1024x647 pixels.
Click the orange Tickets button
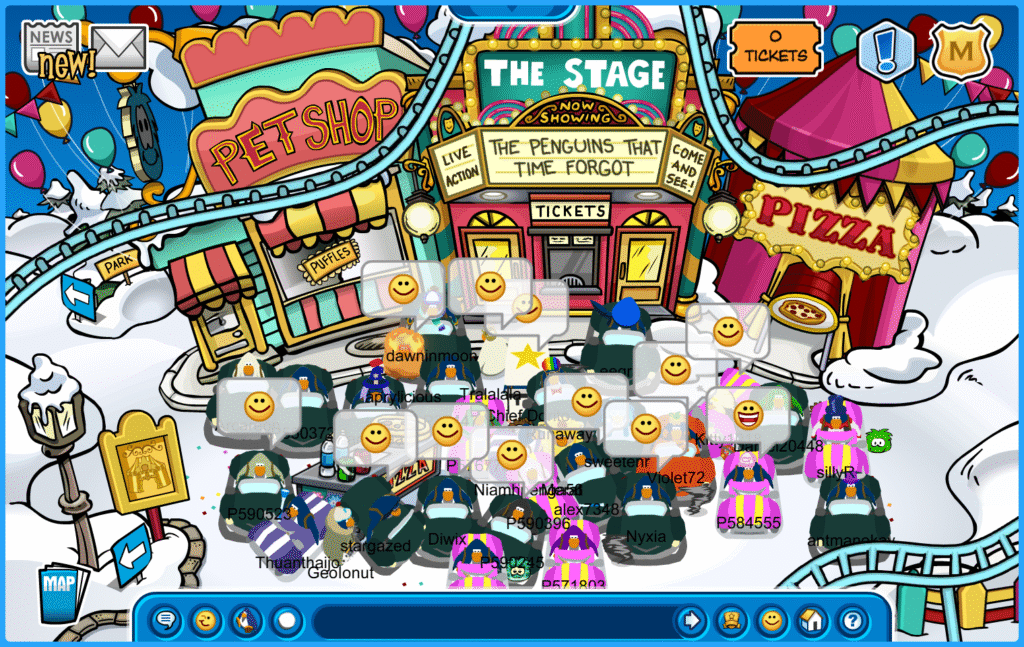[x=774, y=47]
